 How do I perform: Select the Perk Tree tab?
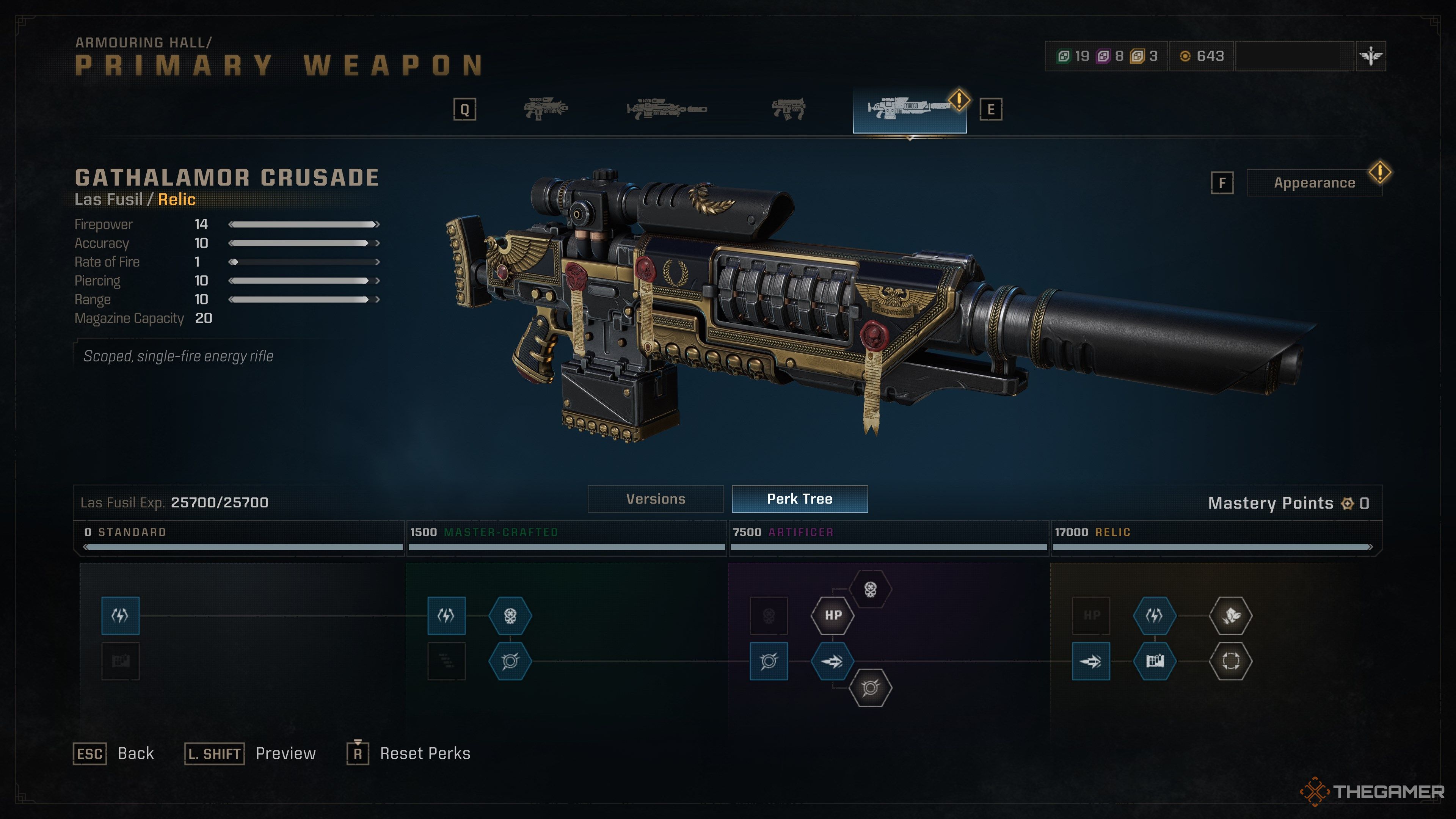(799, 499)
